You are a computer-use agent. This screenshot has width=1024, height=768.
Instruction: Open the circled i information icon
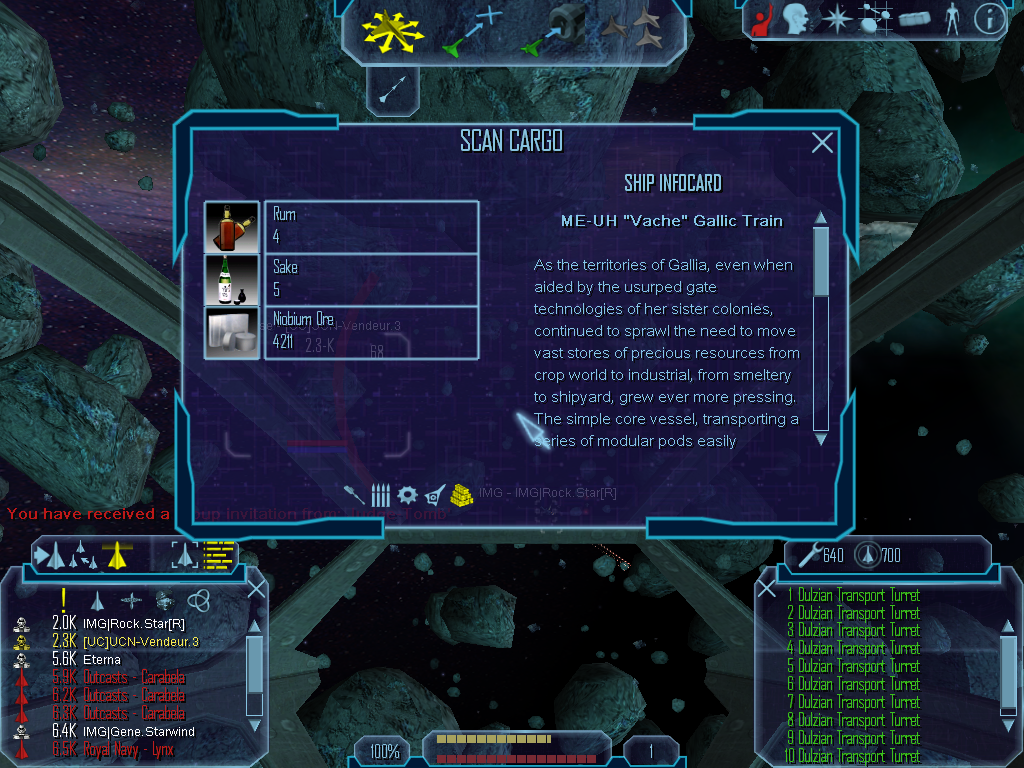click(989, 19)
